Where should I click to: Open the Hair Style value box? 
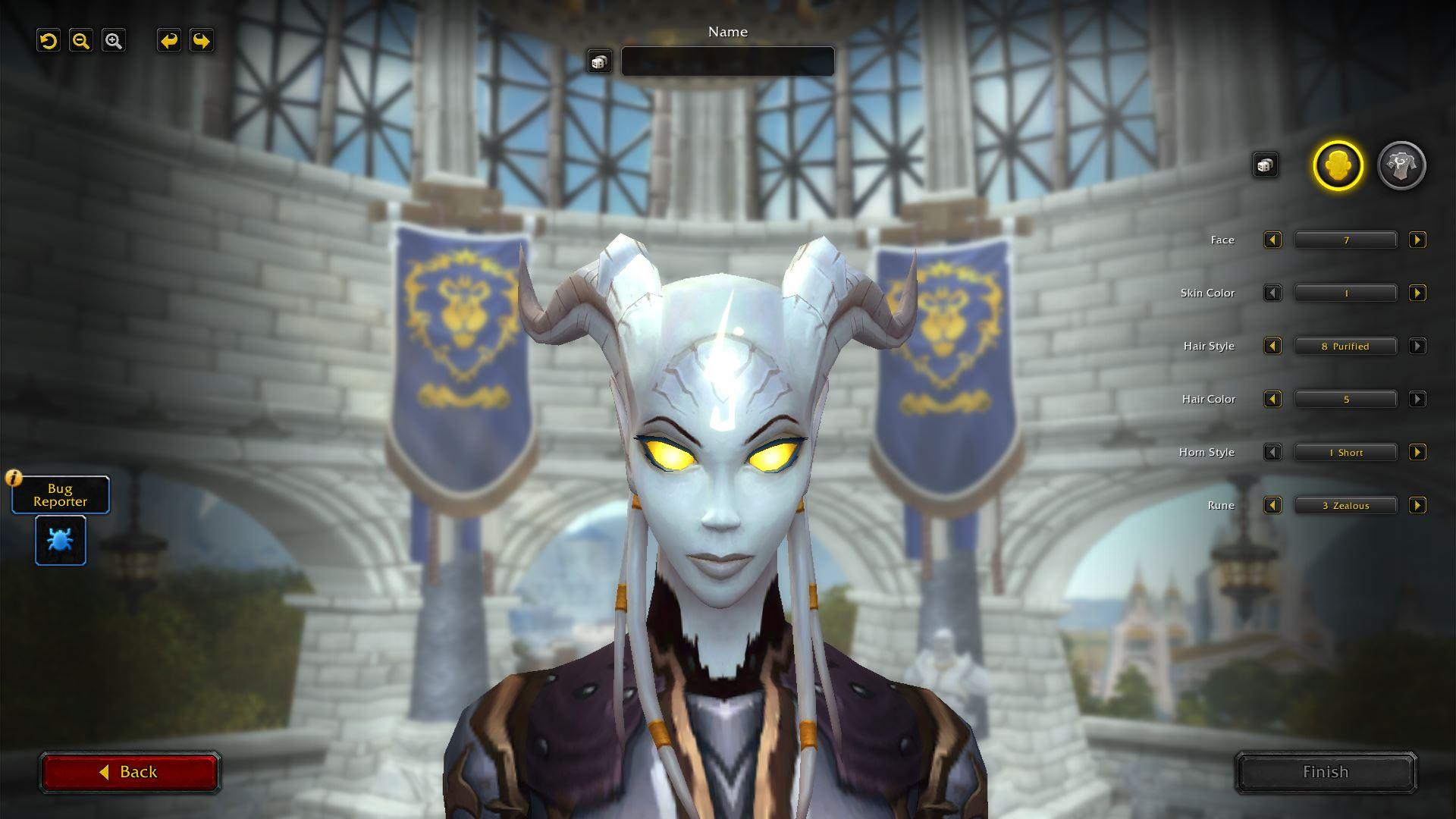tap(1345, 346)
